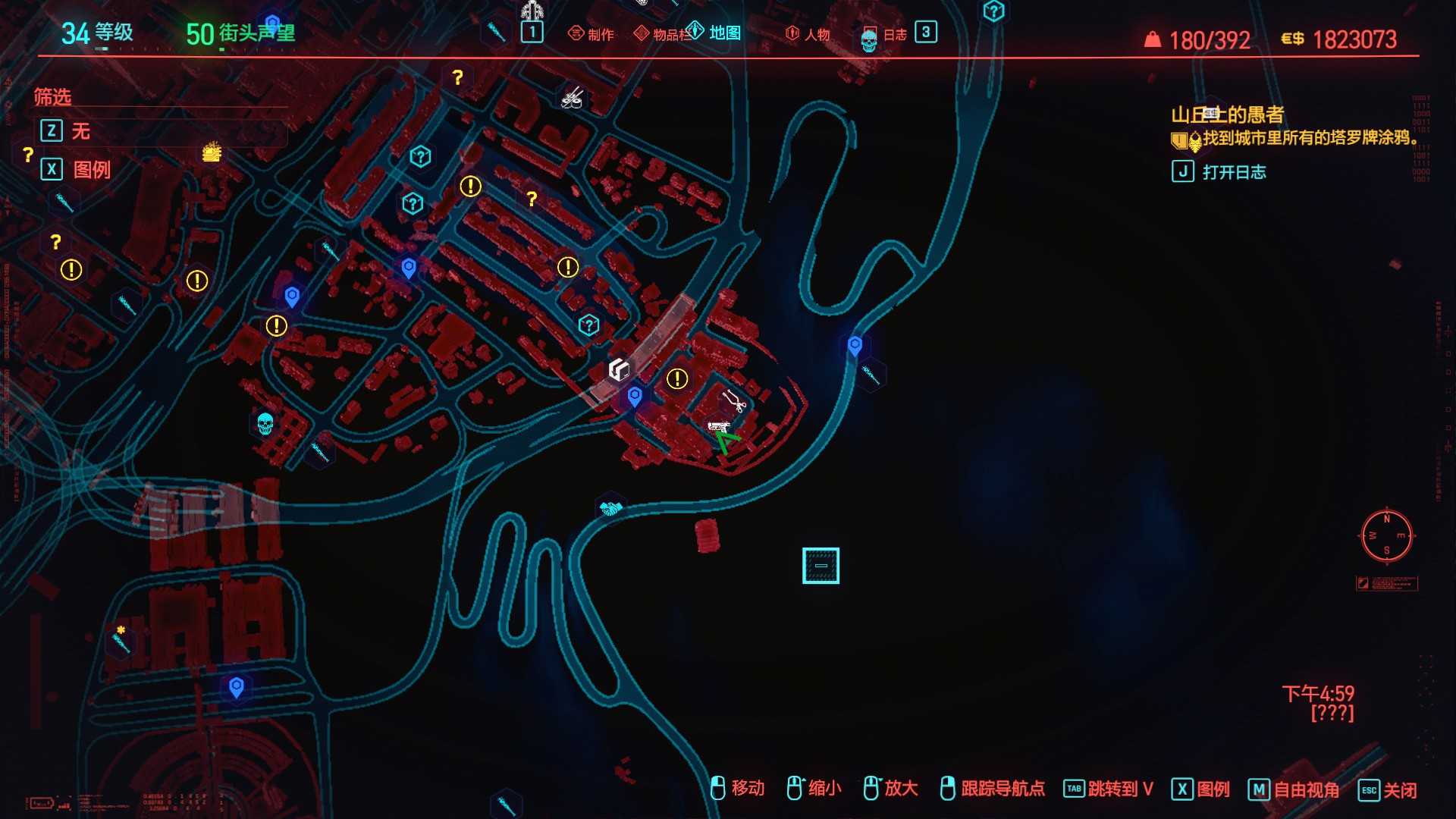Viewport: 1456px width, 819px height.
Task: Choose the ripperdoc scissors marker
Action: point(733,400)
